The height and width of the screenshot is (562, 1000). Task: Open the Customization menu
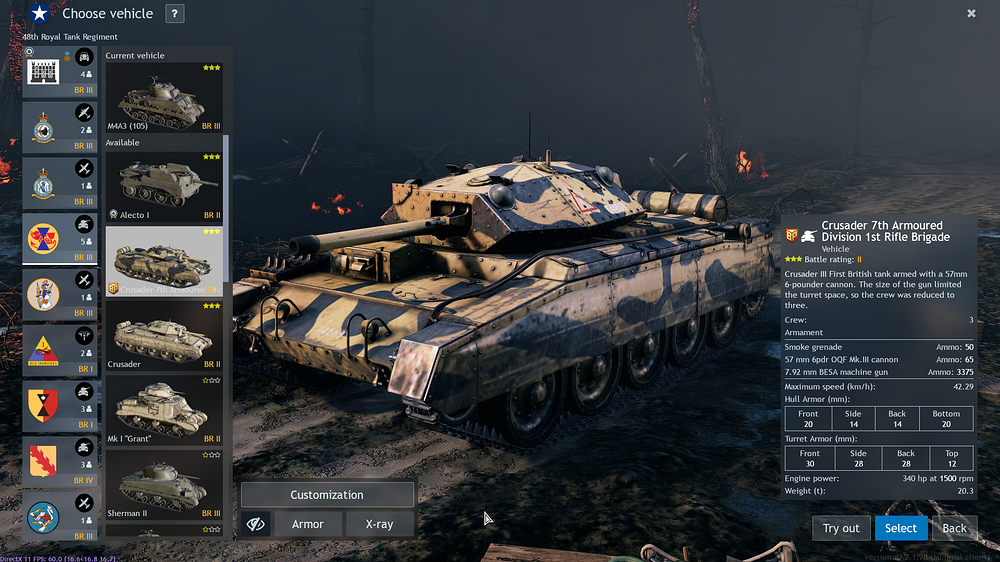click(x=327, y=495)
